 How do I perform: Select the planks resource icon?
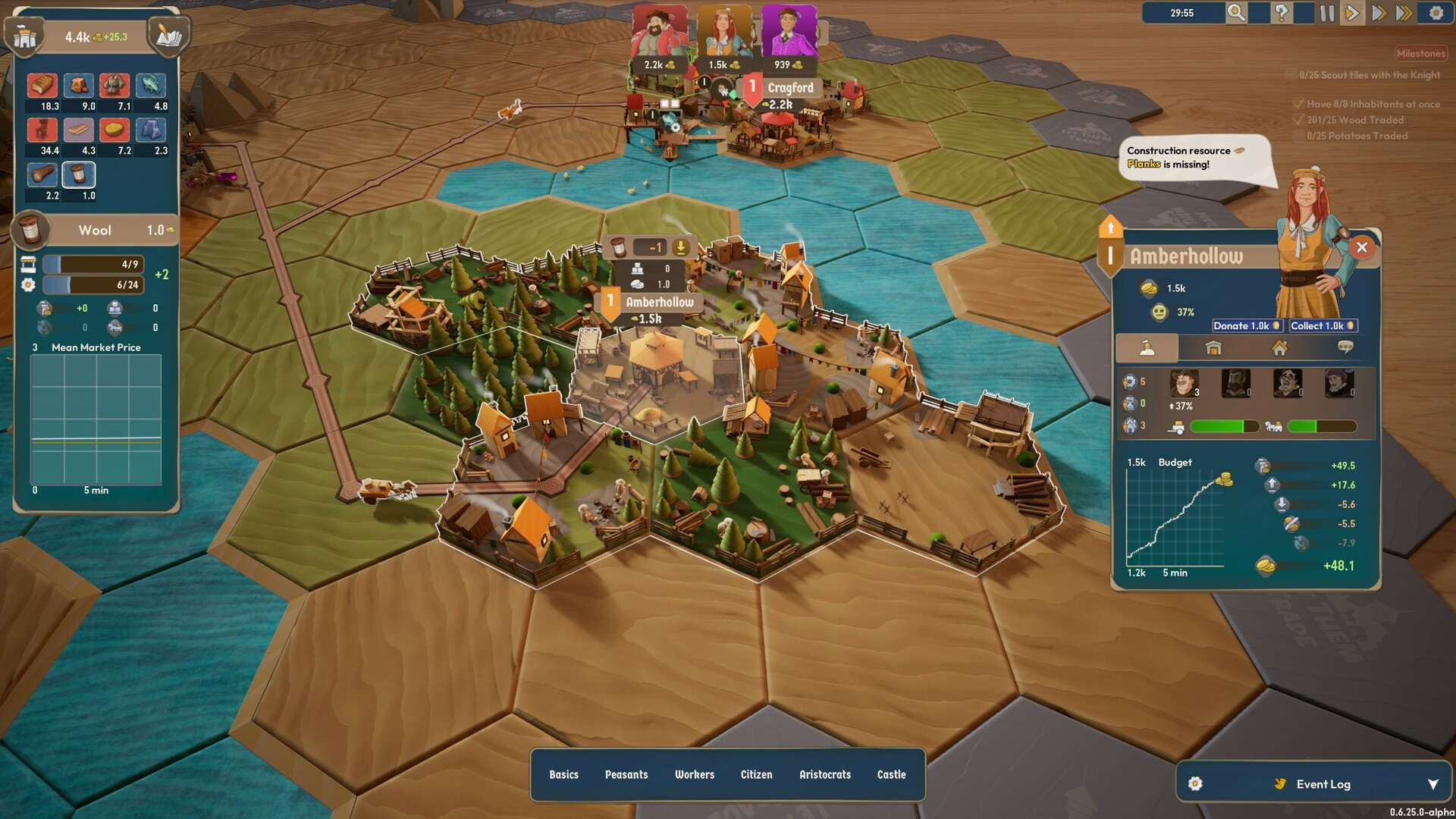tap(78, 130)
